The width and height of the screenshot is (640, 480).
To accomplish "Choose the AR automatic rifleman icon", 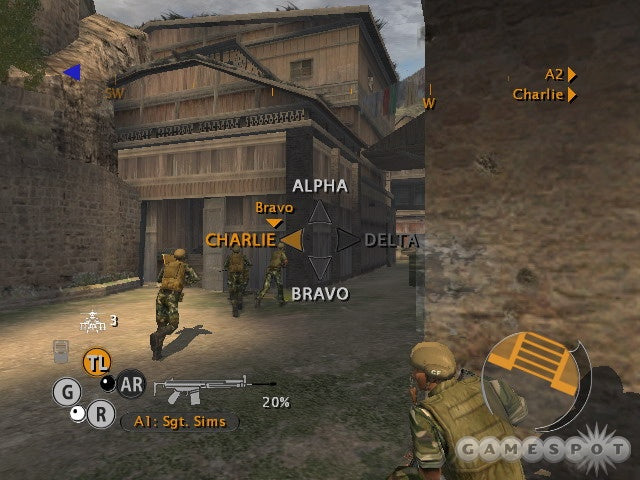I will (x=131, y=383).
